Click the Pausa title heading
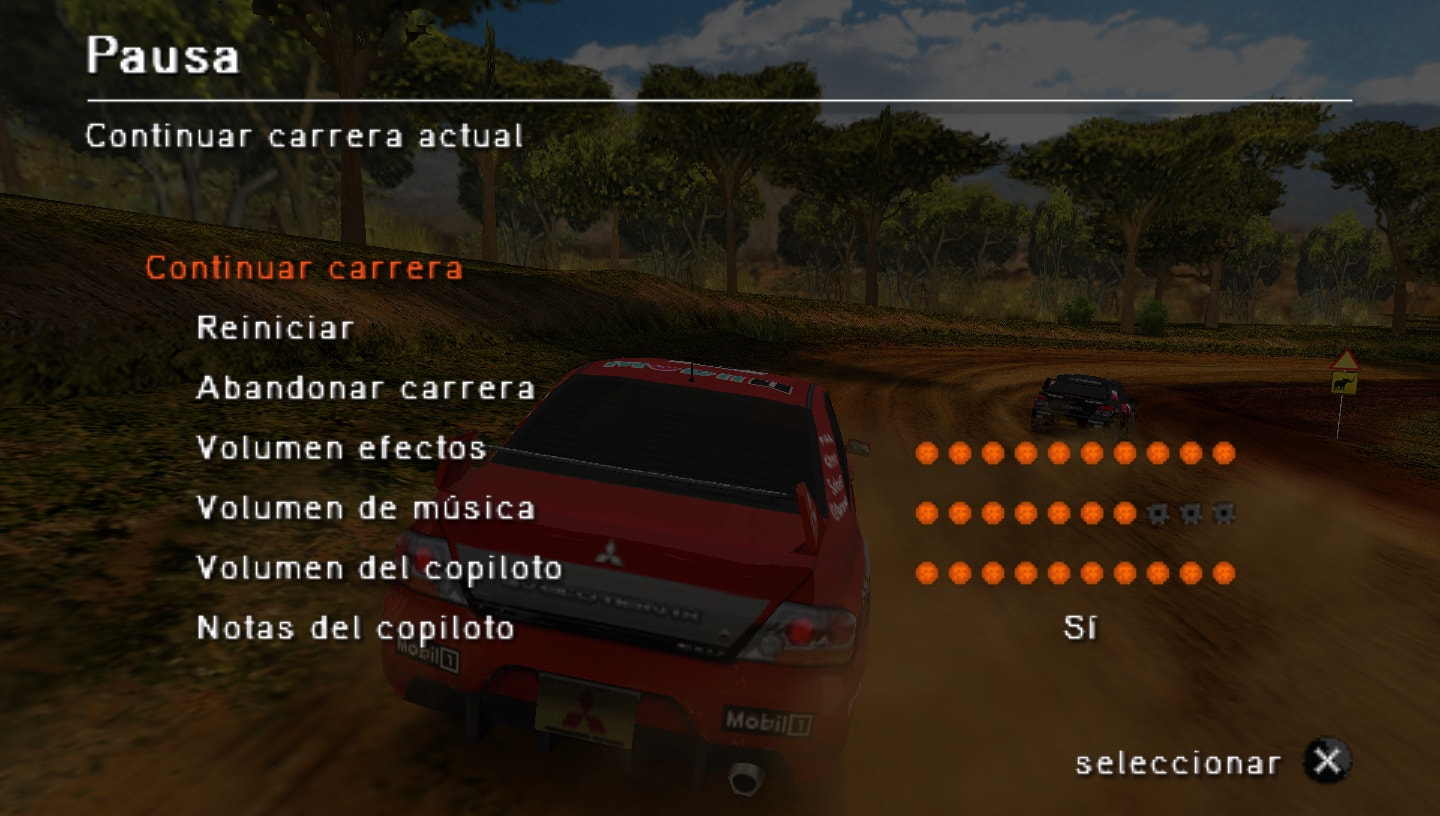1440x816 pixels. click(163, 57)
